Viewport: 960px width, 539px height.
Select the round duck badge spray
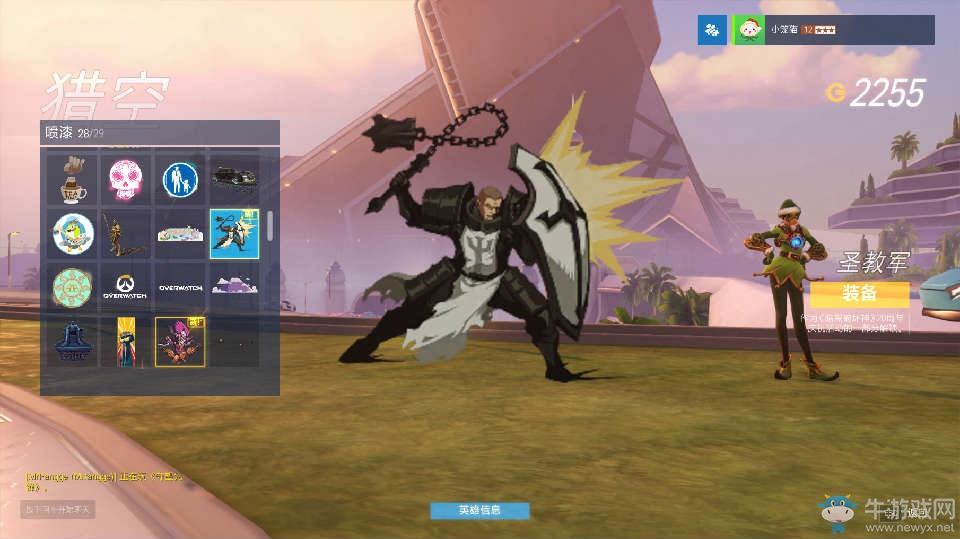73,233
